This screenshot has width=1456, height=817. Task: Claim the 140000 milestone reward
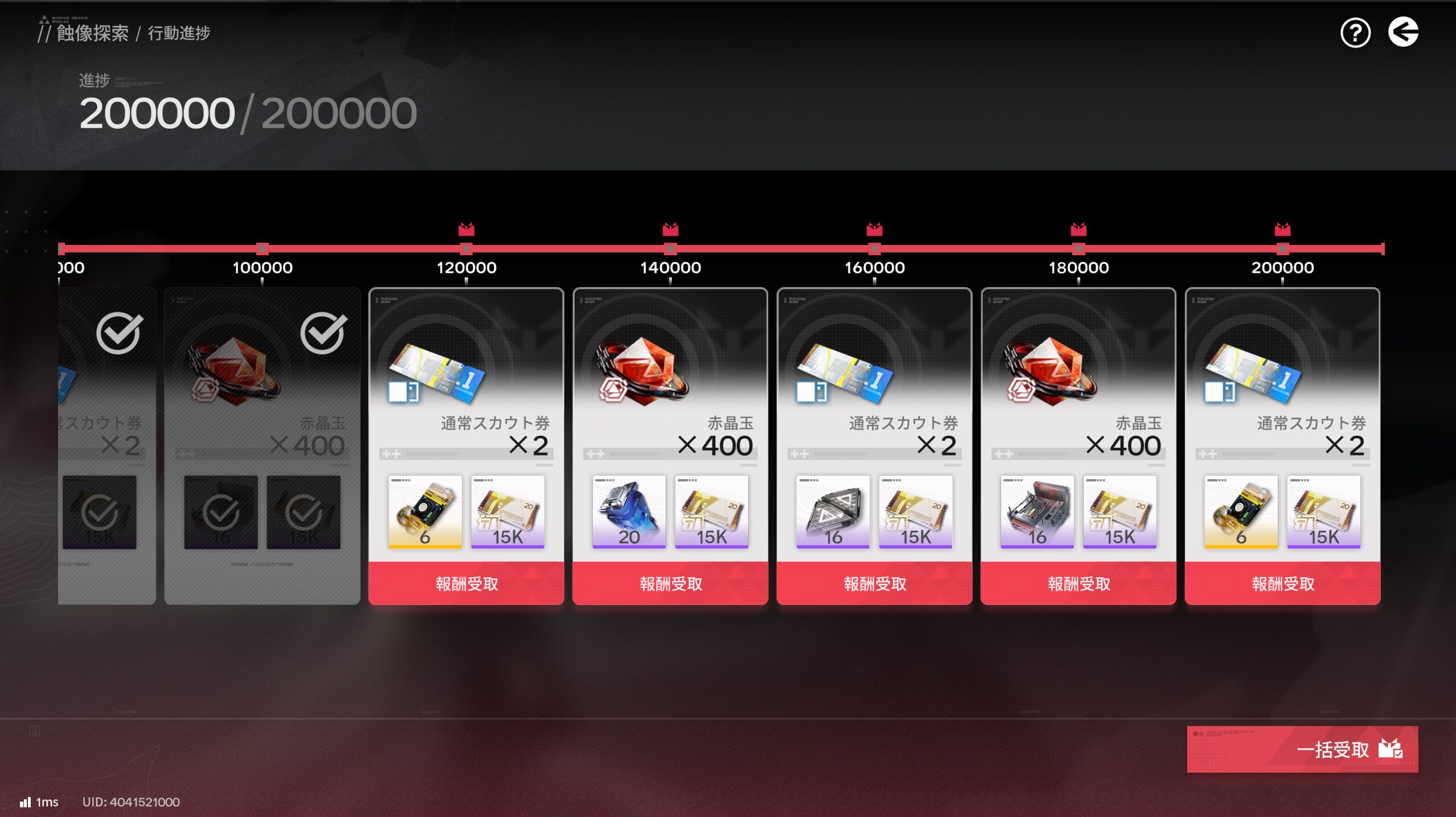(x=670, y=583)
